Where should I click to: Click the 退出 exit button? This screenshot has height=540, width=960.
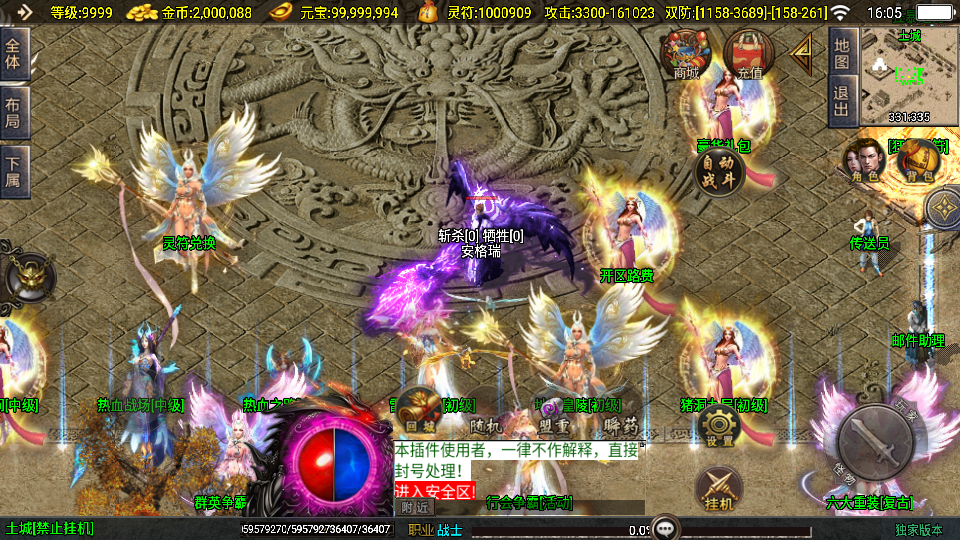click(842, 102)
